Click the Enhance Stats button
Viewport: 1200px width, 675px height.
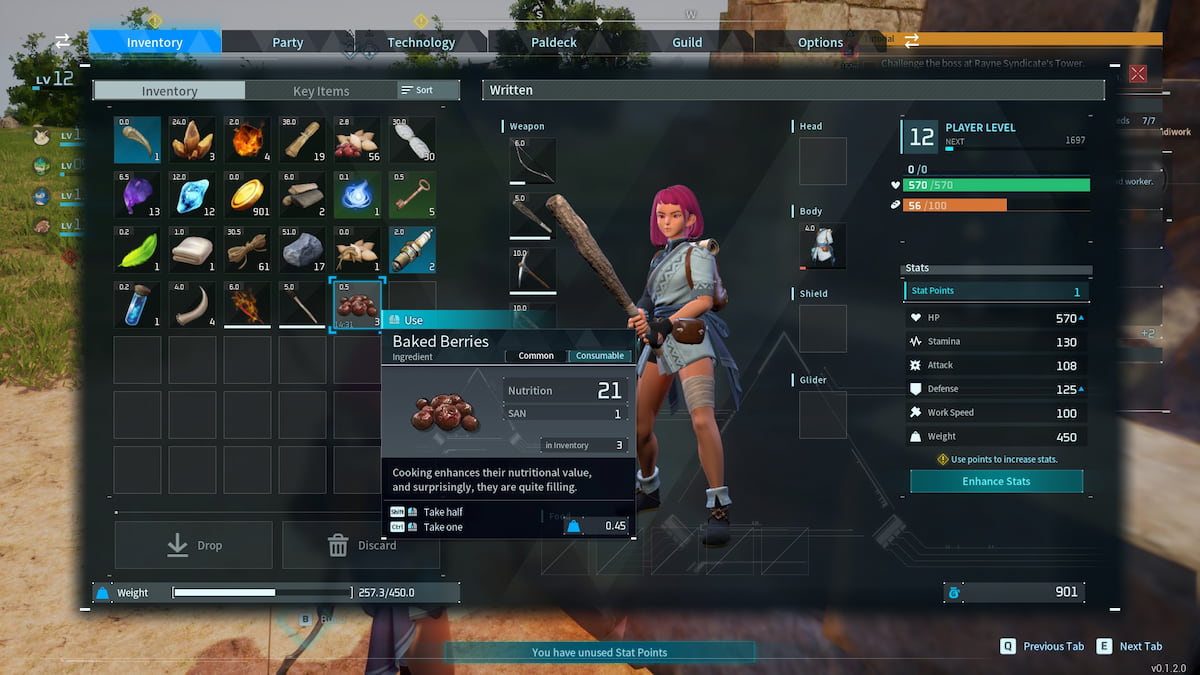tap(996, 481)
